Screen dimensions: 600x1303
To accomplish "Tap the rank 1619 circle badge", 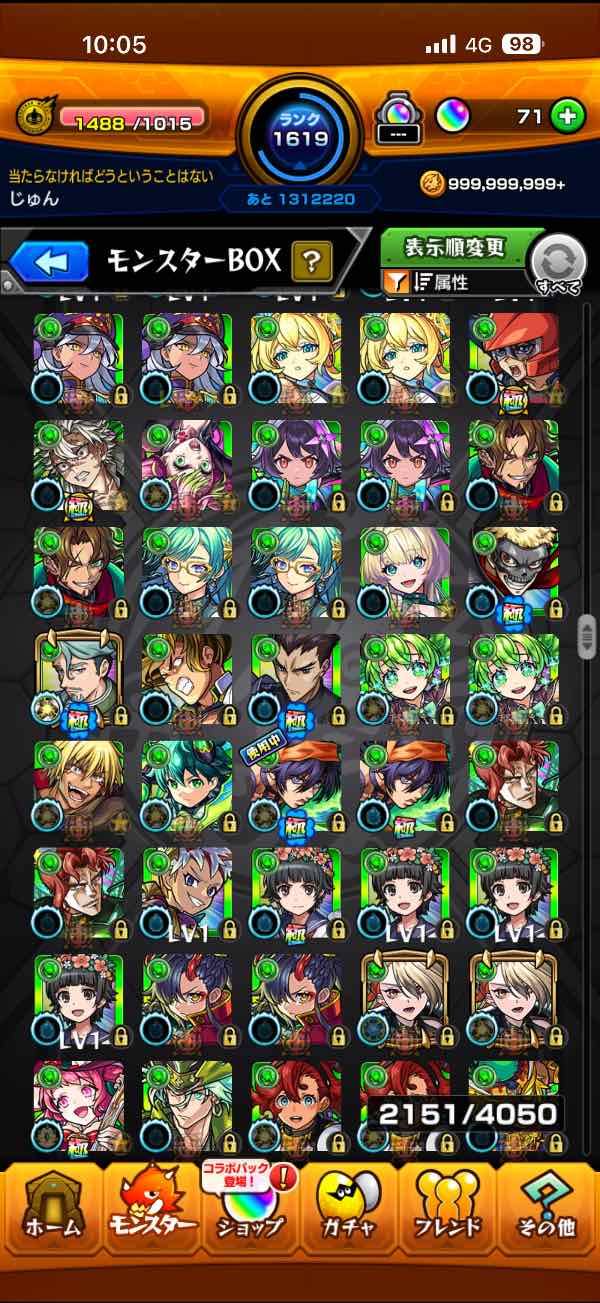I will click(x=300, y=130).
